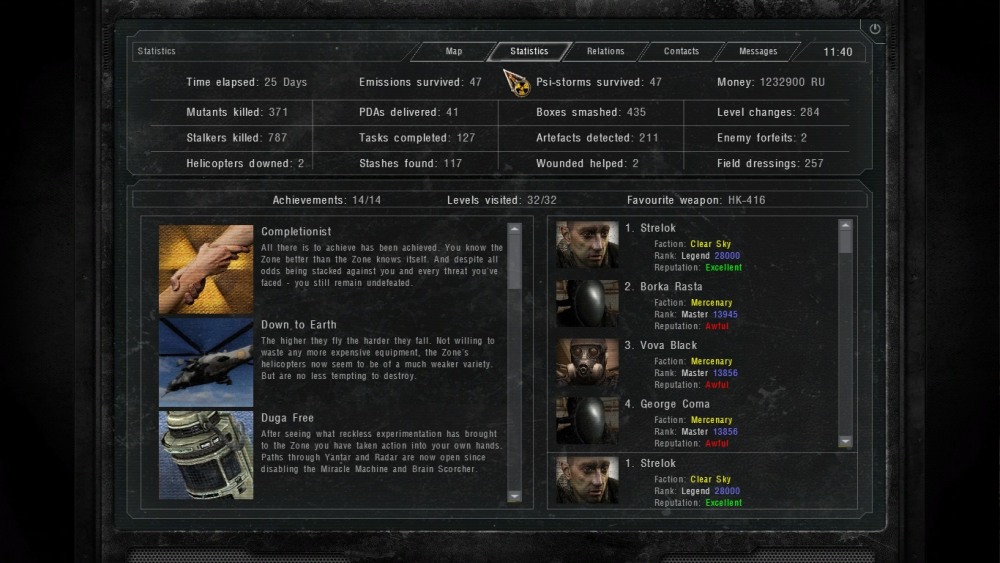Click the ranking list scroll up arrow

[846, 226]
